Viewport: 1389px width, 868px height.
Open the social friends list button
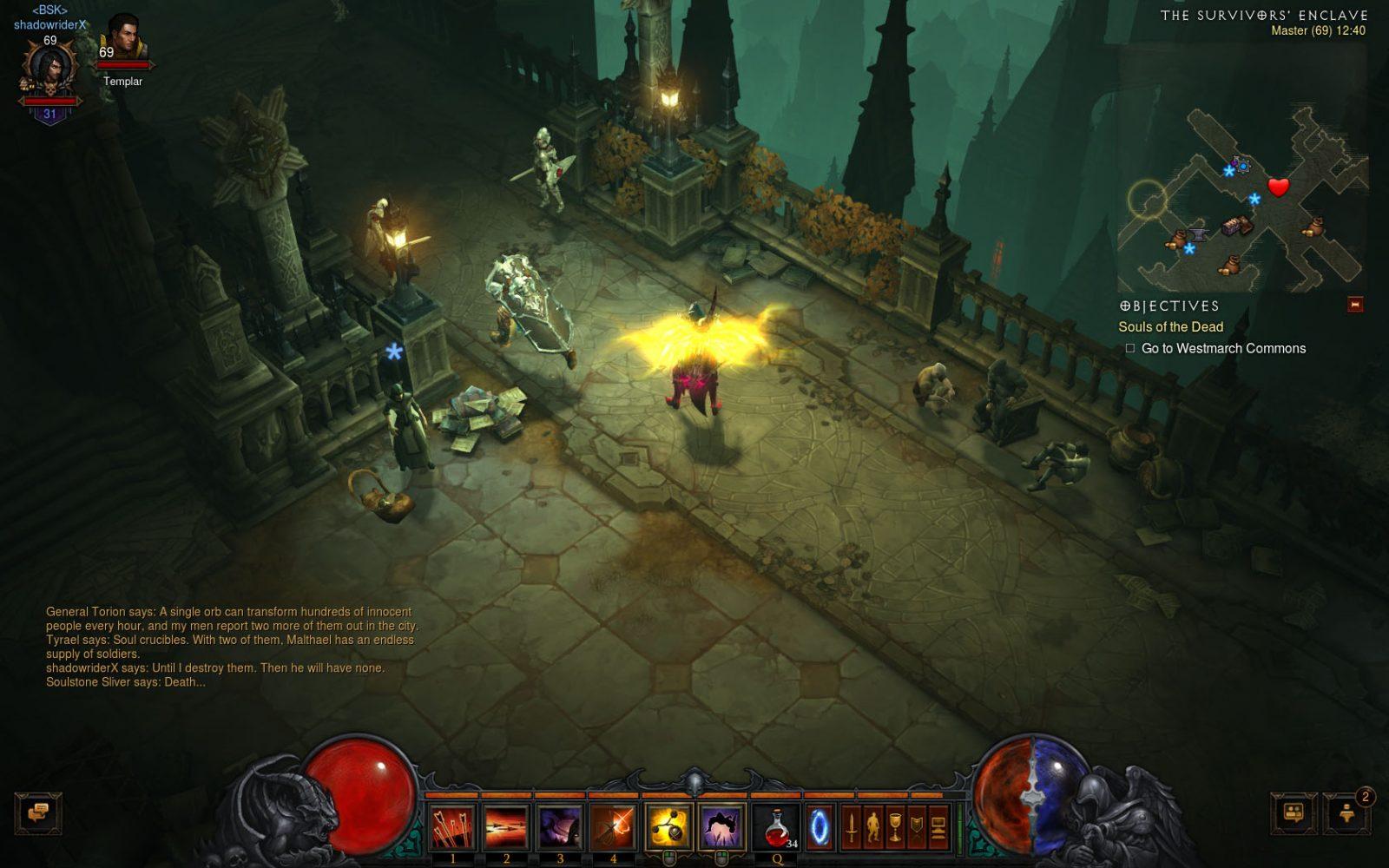pyautogui.click(x=1294, y=813)
